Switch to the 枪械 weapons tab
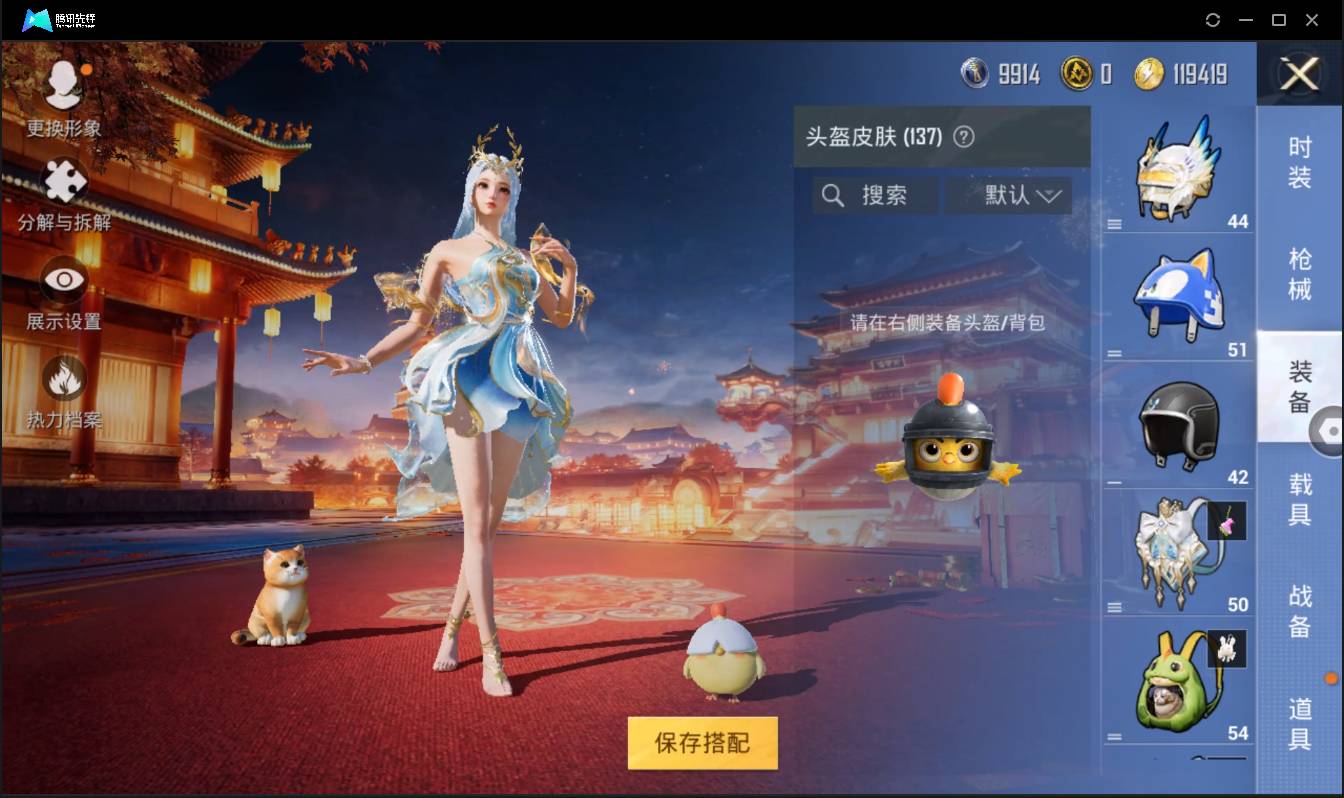The image size is (1344, 798). [x=1299, y=272]
